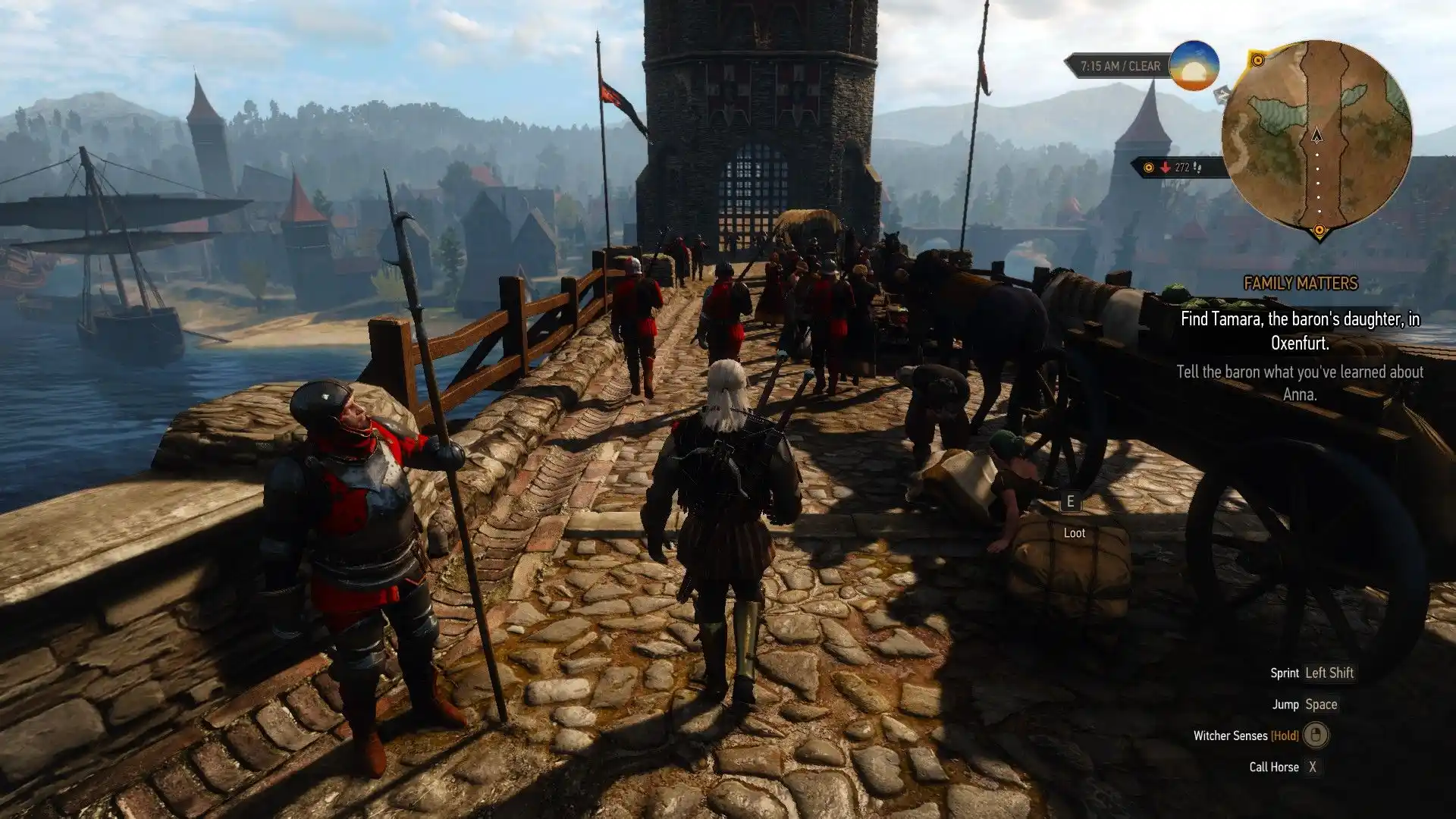Image resolution: width=1456 pixels, height=819 pixels.
Task: Click the E keybind badge above Loot
Action: tap(1071, 500)
